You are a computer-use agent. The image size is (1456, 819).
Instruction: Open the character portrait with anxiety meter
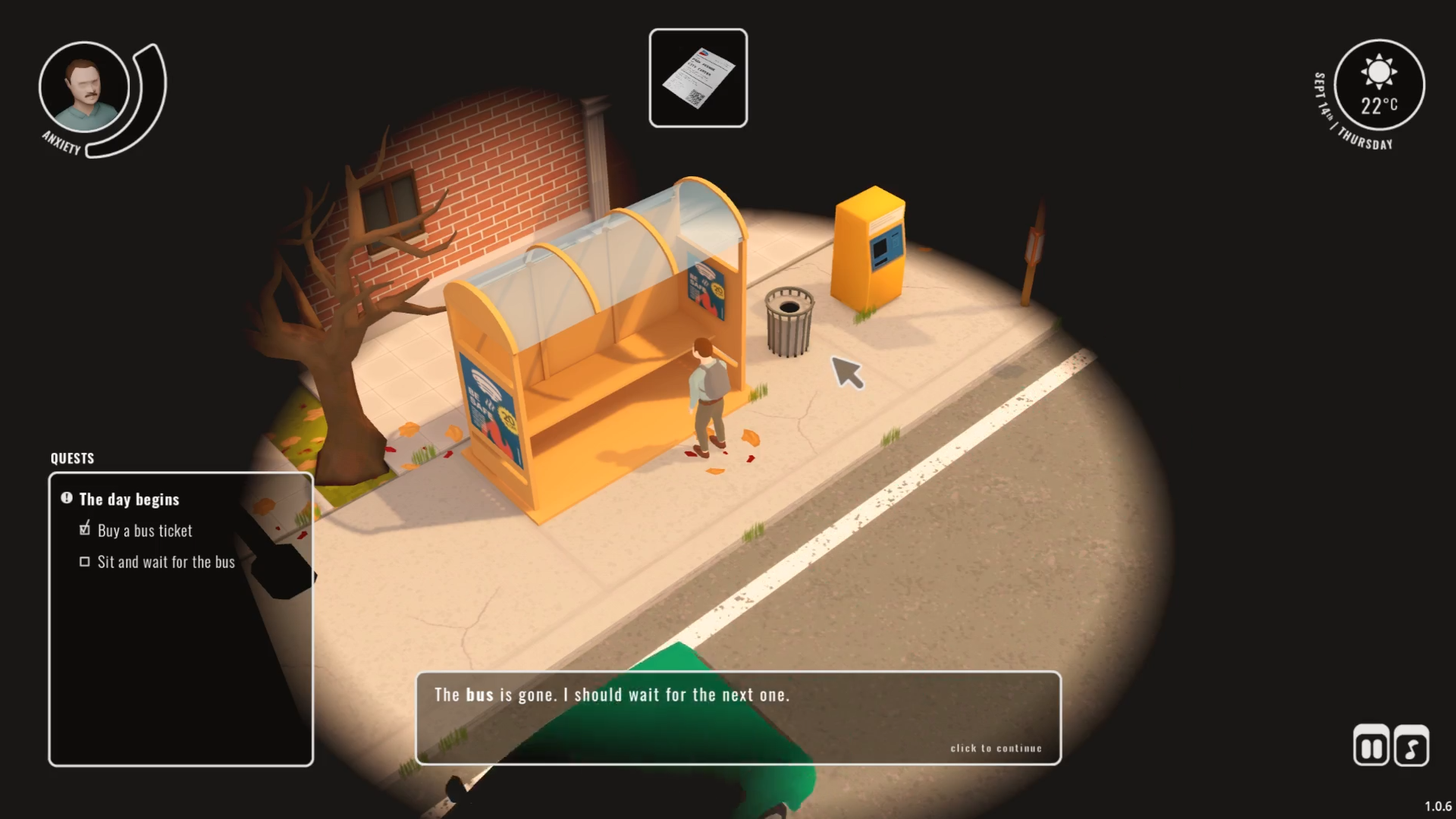click(84, 87)
